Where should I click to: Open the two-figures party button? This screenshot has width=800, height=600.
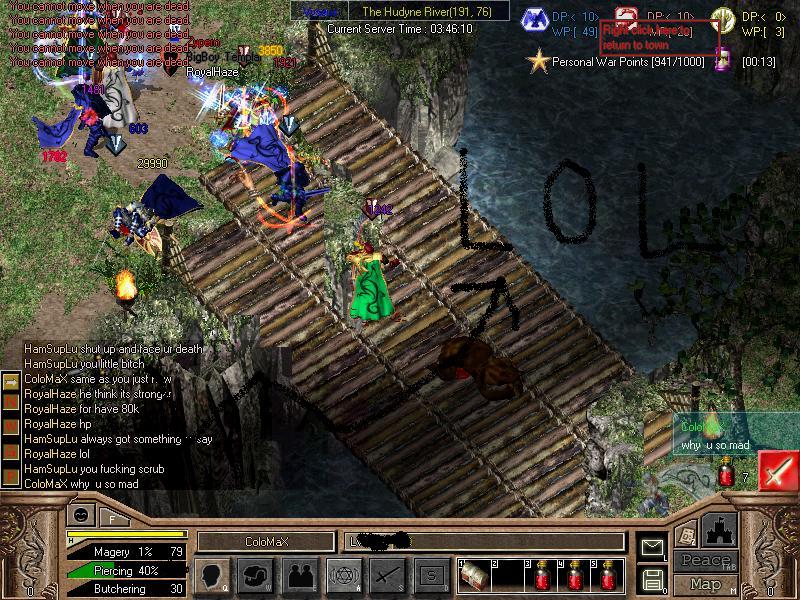pos(300,574)
